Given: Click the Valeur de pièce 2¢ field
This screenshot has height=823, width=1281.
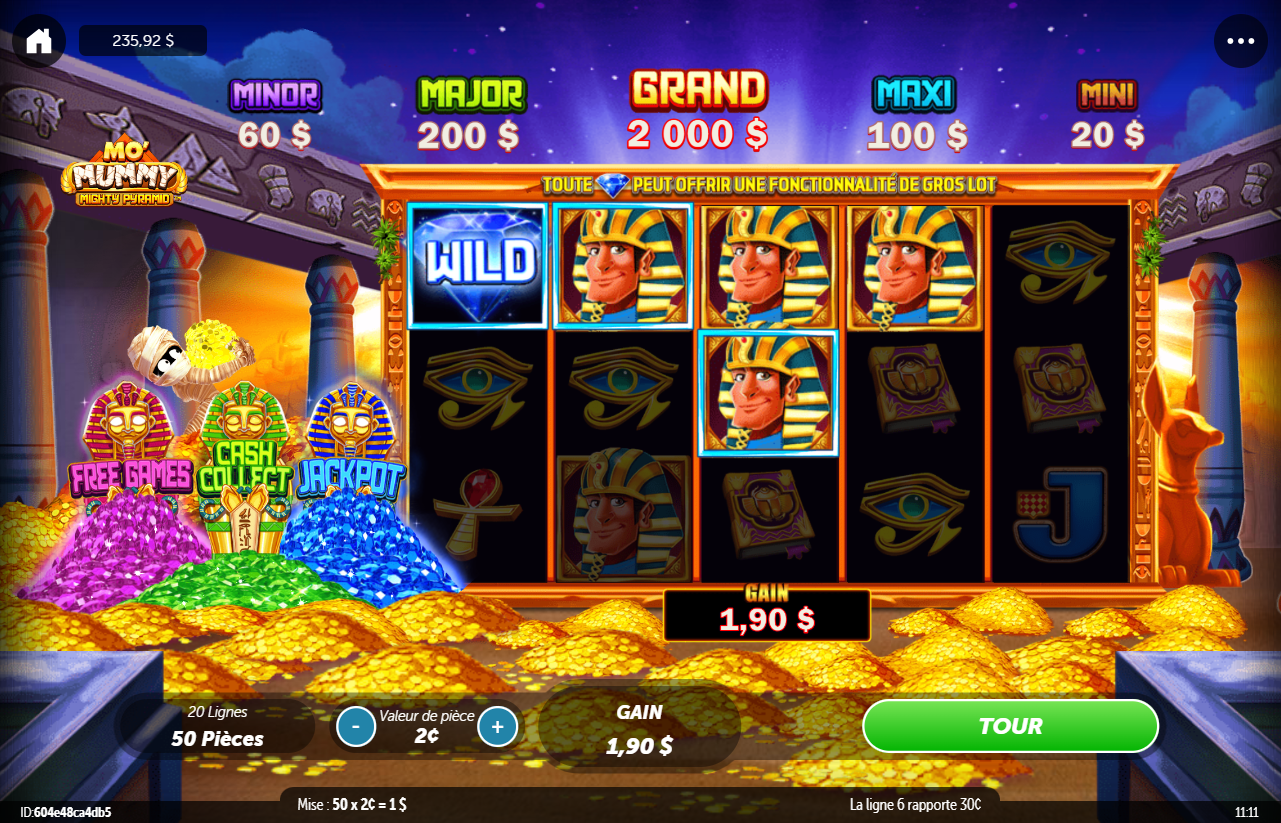Looking at the screenshot, I should click(x=426, y=726).
